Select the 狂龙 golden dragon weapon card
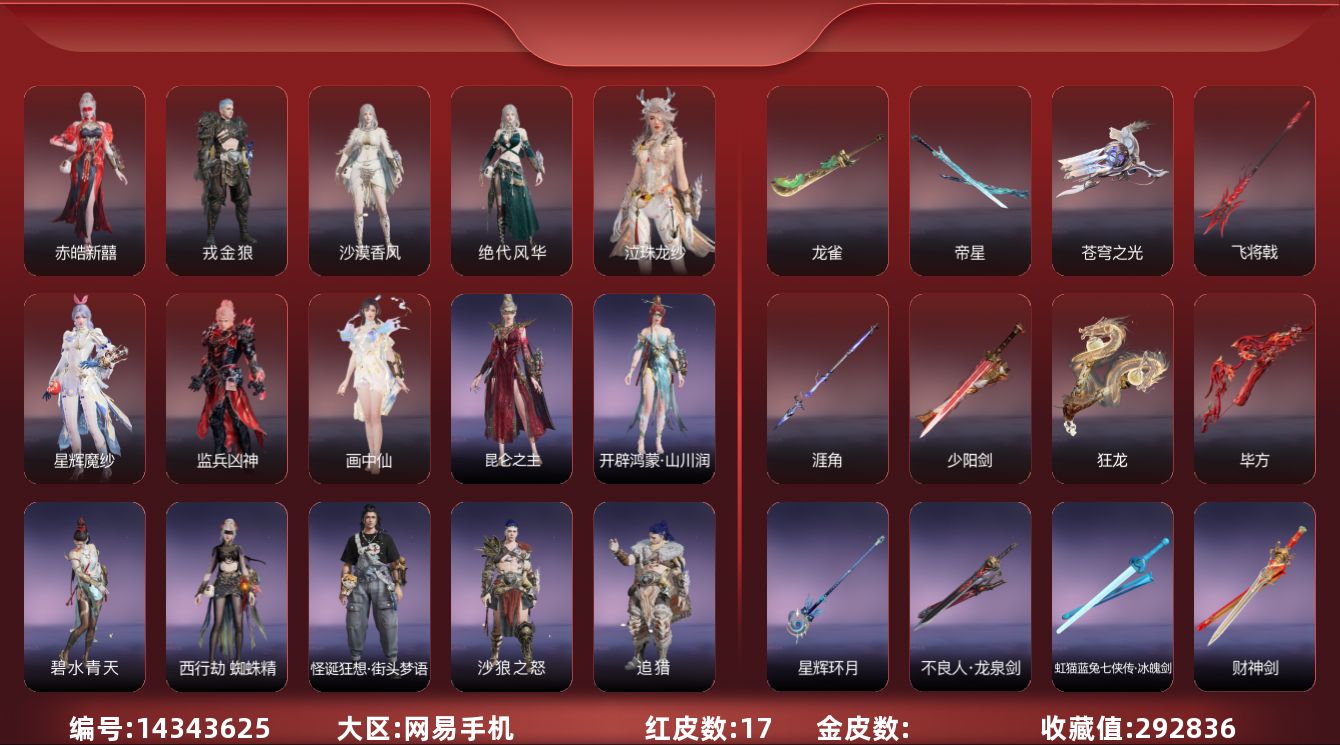 tap(1112, 388)
